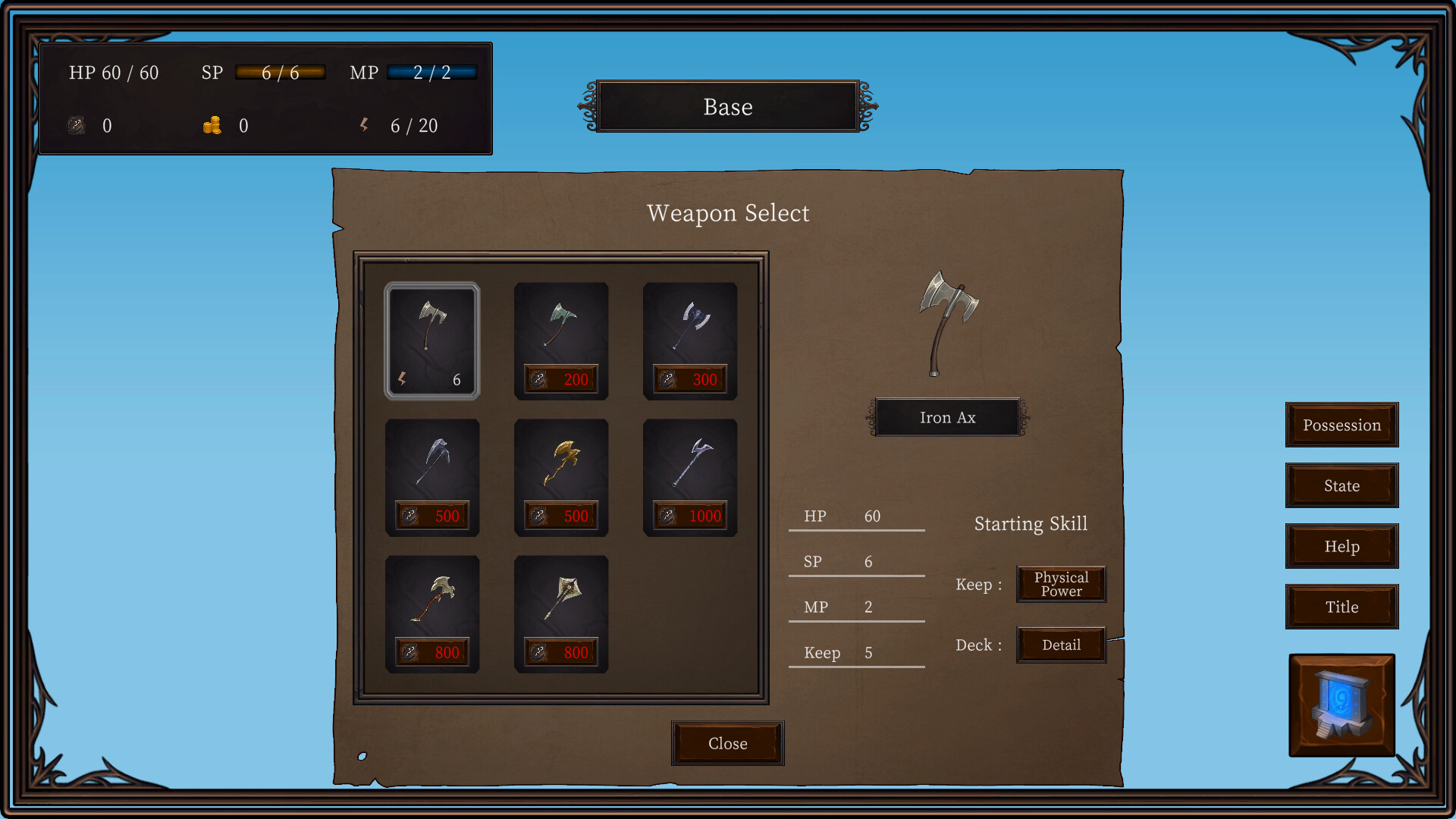
Task: Close the Weapon Select window
Action: point(727,743)
